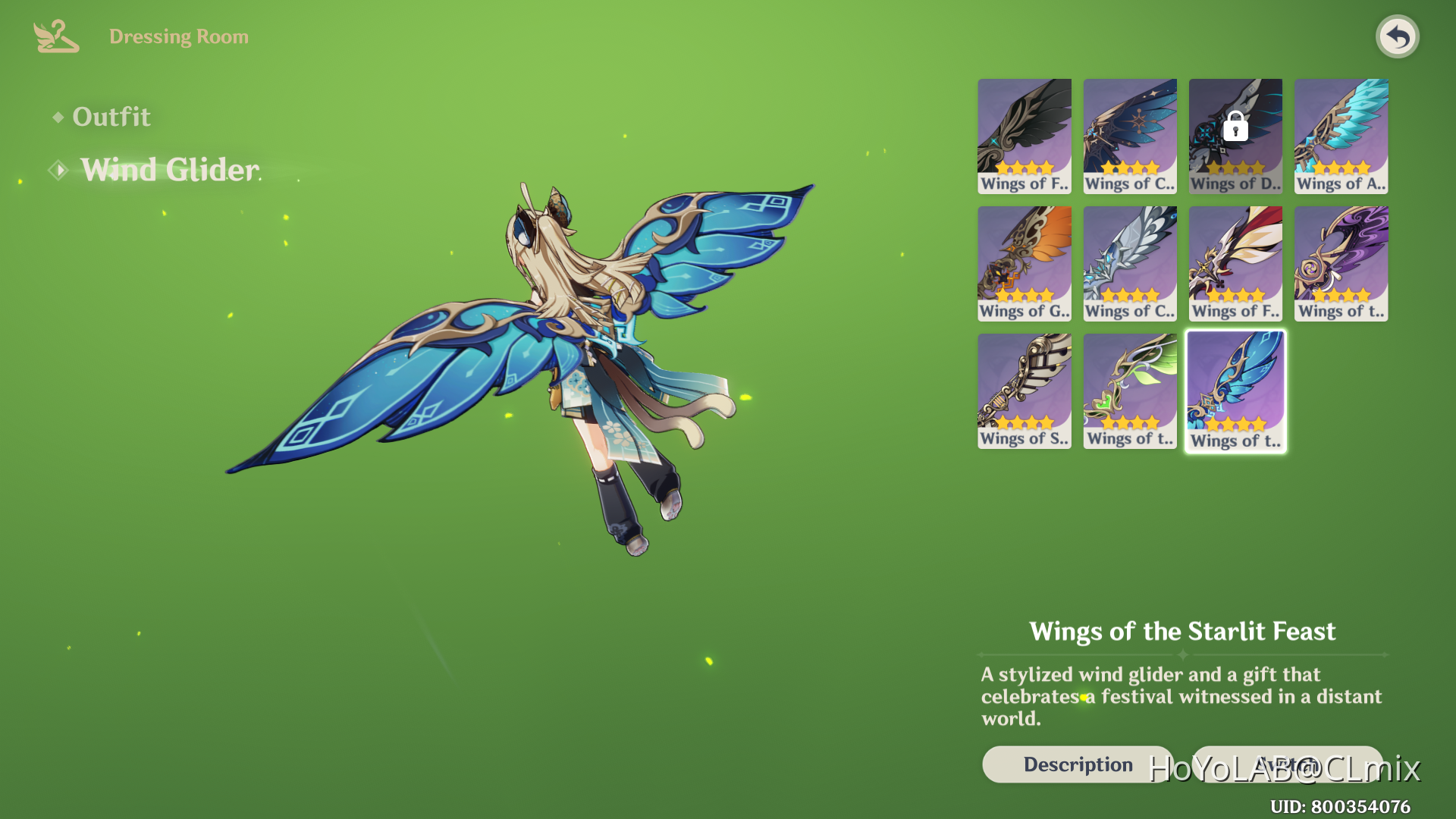
Task: Click the lock icon on the locked glider
Action: [1236, 126]
